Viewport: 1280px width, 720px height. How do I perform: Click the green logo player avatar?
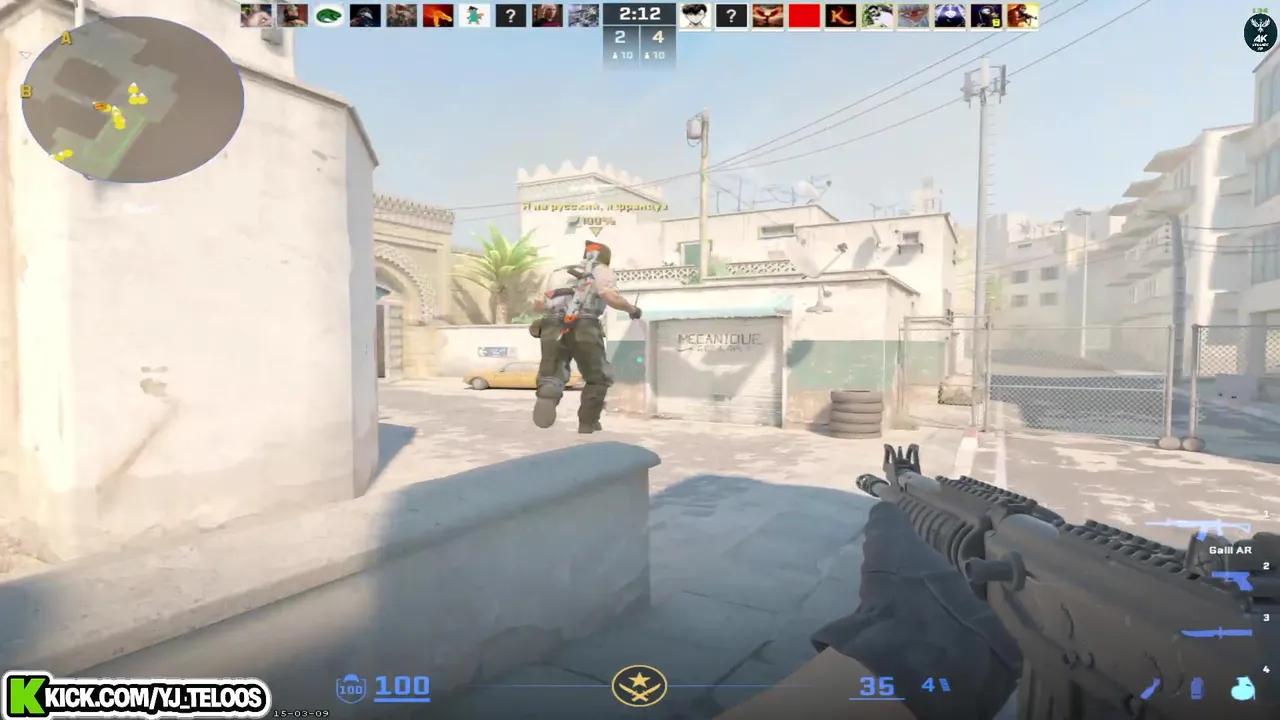328,15
